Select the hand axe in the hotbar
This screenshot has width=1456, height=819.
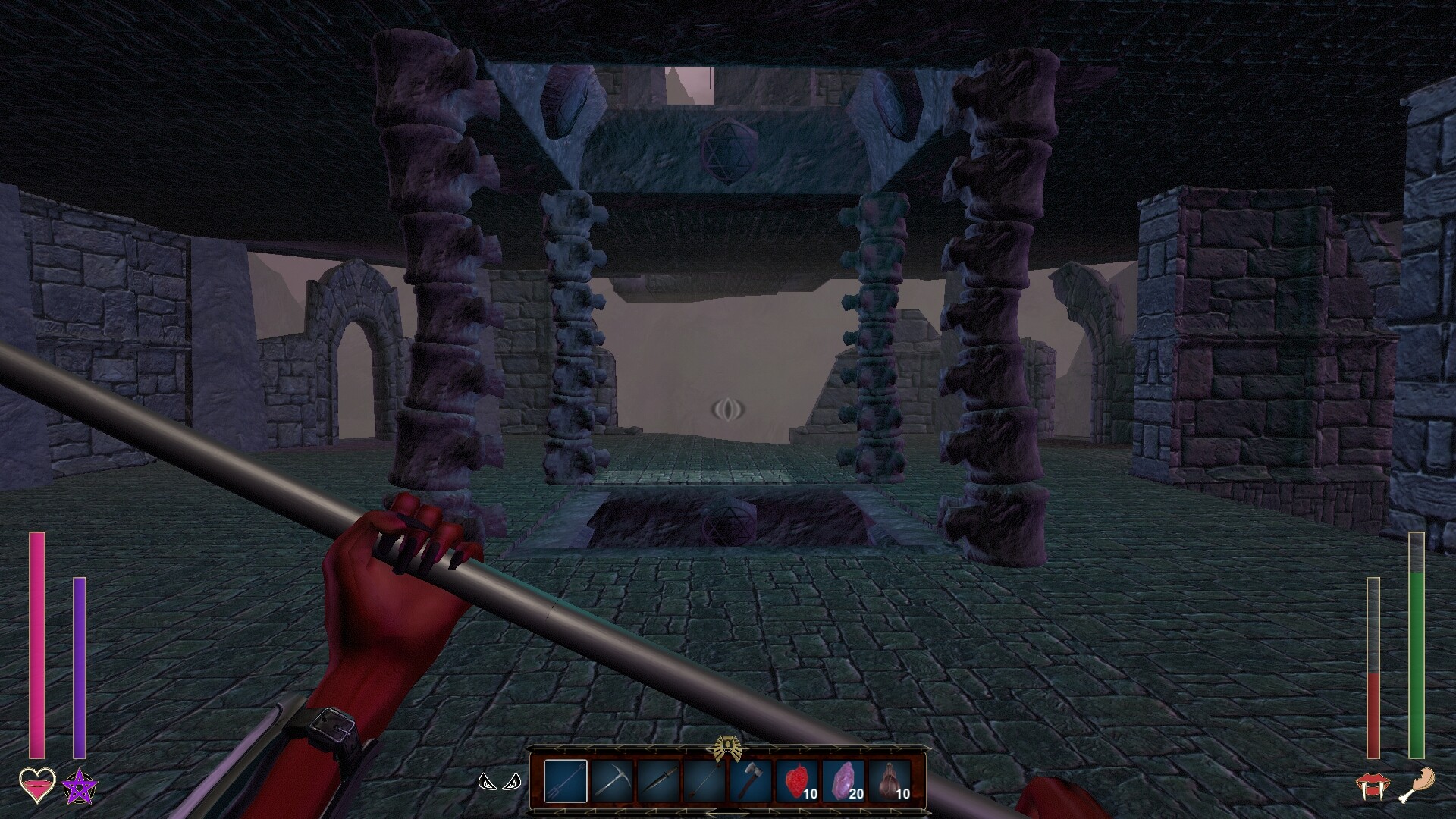point(751,782)
